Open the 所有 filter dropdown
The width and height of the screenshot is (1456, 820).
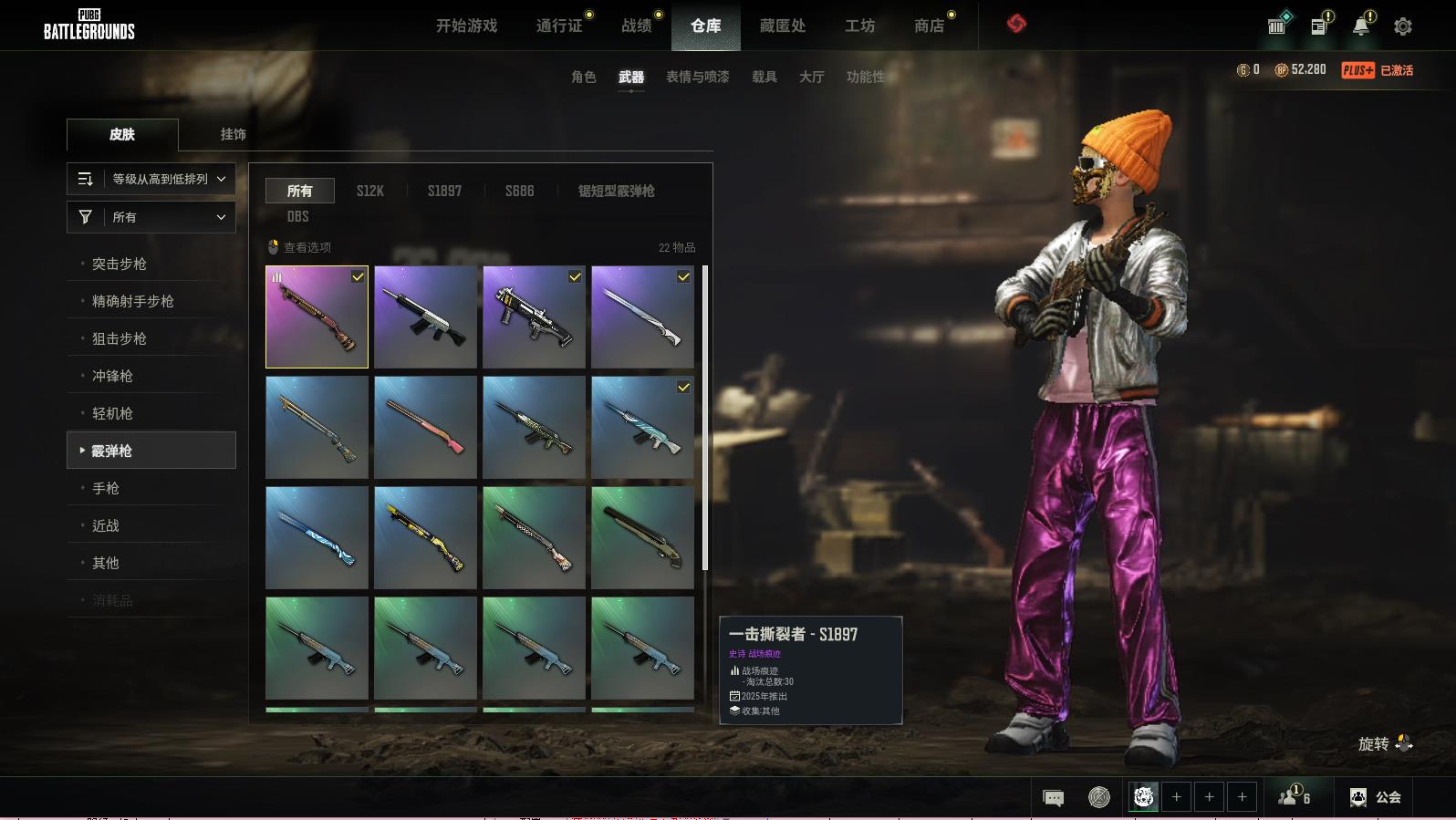[151, 217]
